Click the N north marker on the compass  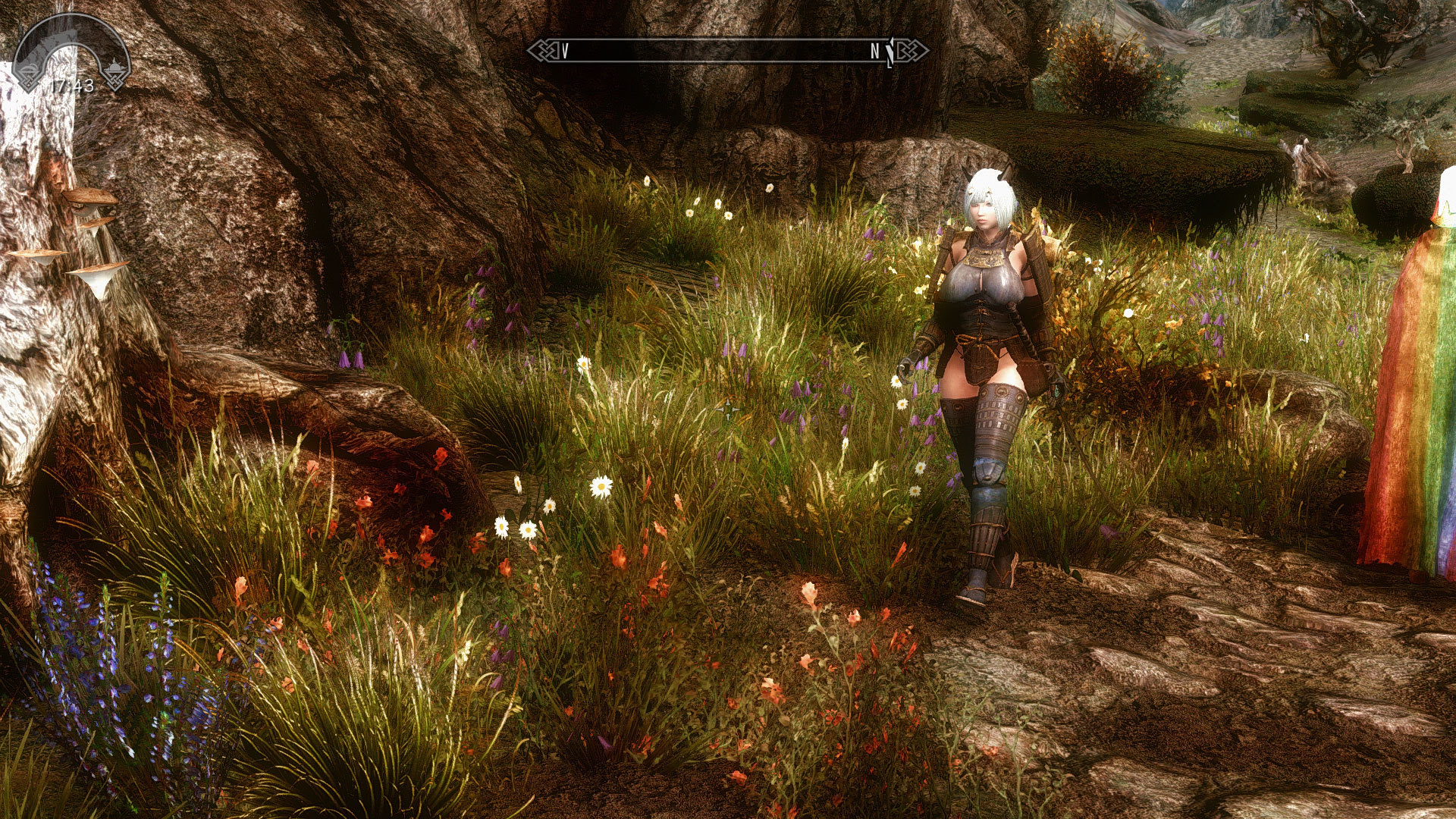click(x=876, y=51)
